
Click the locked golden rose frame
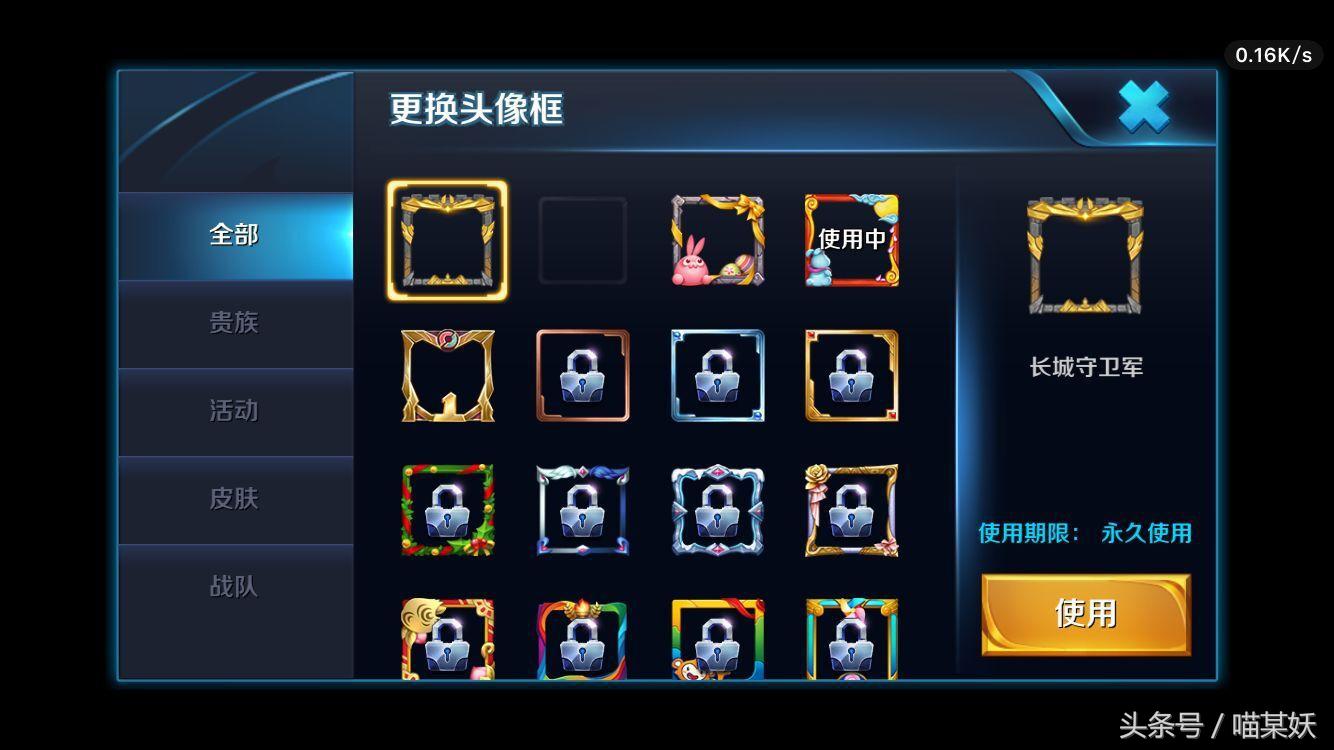point(851,510)
